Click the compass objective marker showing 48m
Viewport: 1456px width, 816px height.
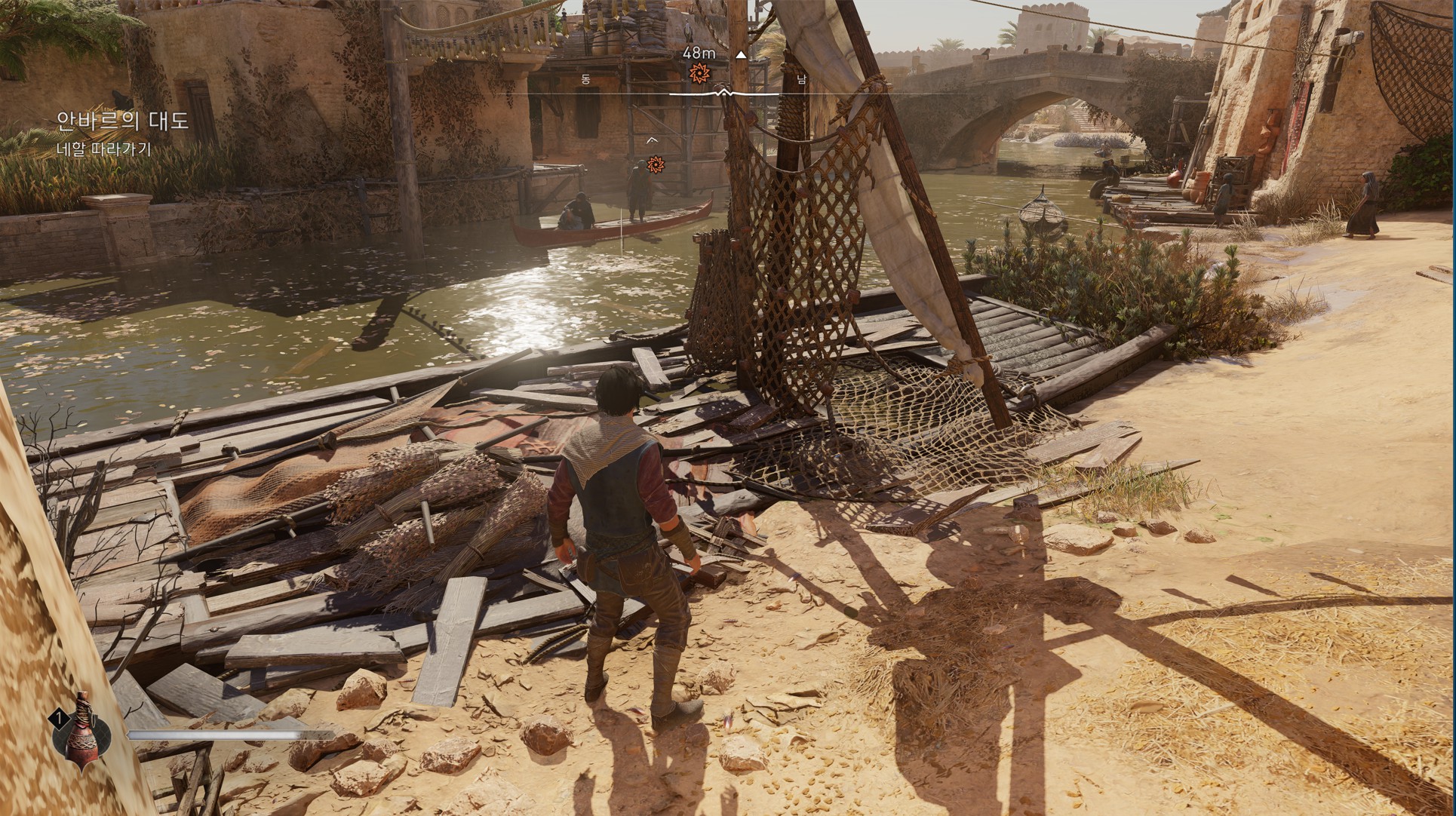[699, 72]
